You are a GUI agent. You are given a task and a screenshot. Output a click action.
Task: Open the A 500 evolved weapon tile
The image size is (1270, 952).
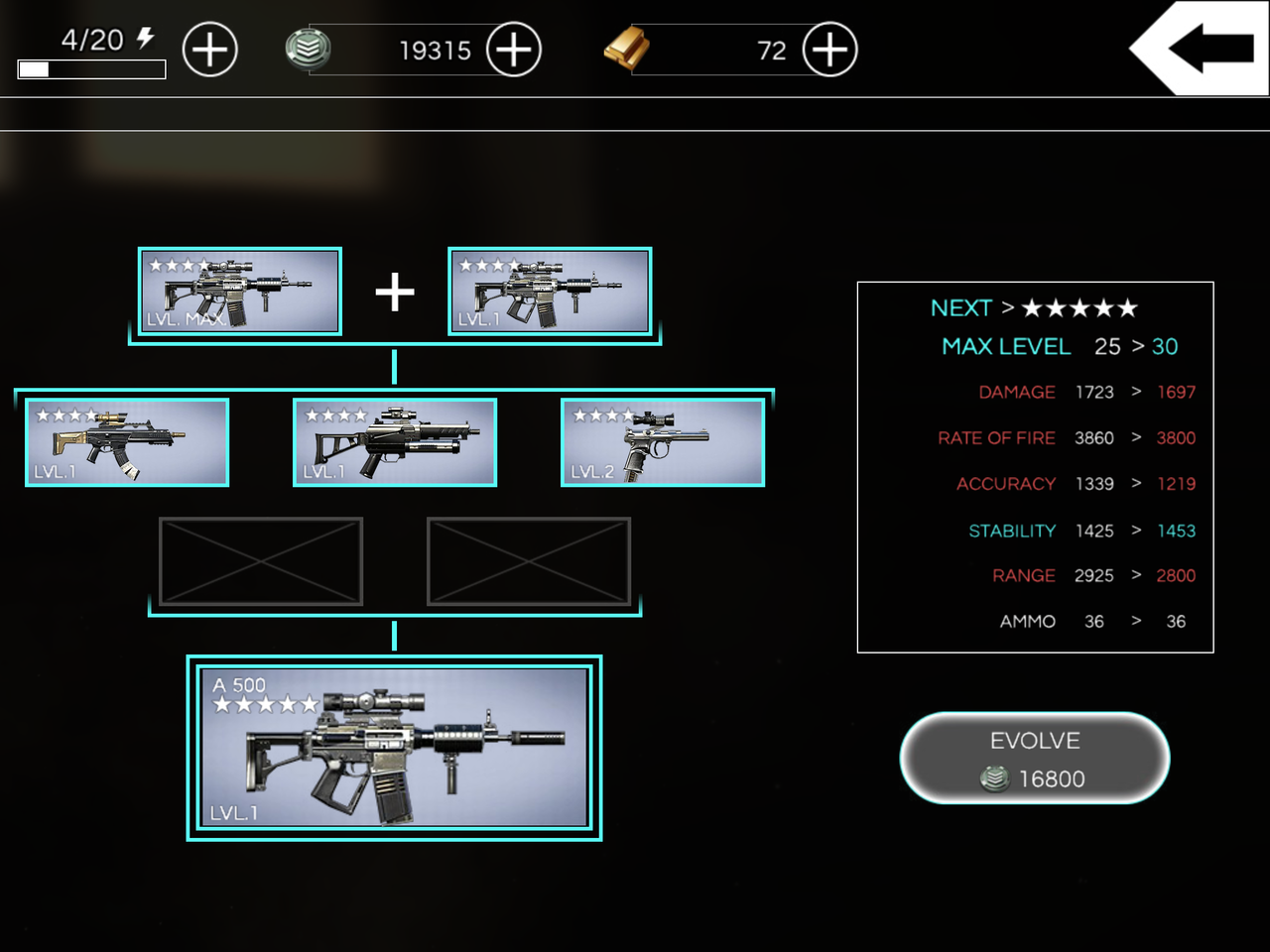tap(395, 748)
